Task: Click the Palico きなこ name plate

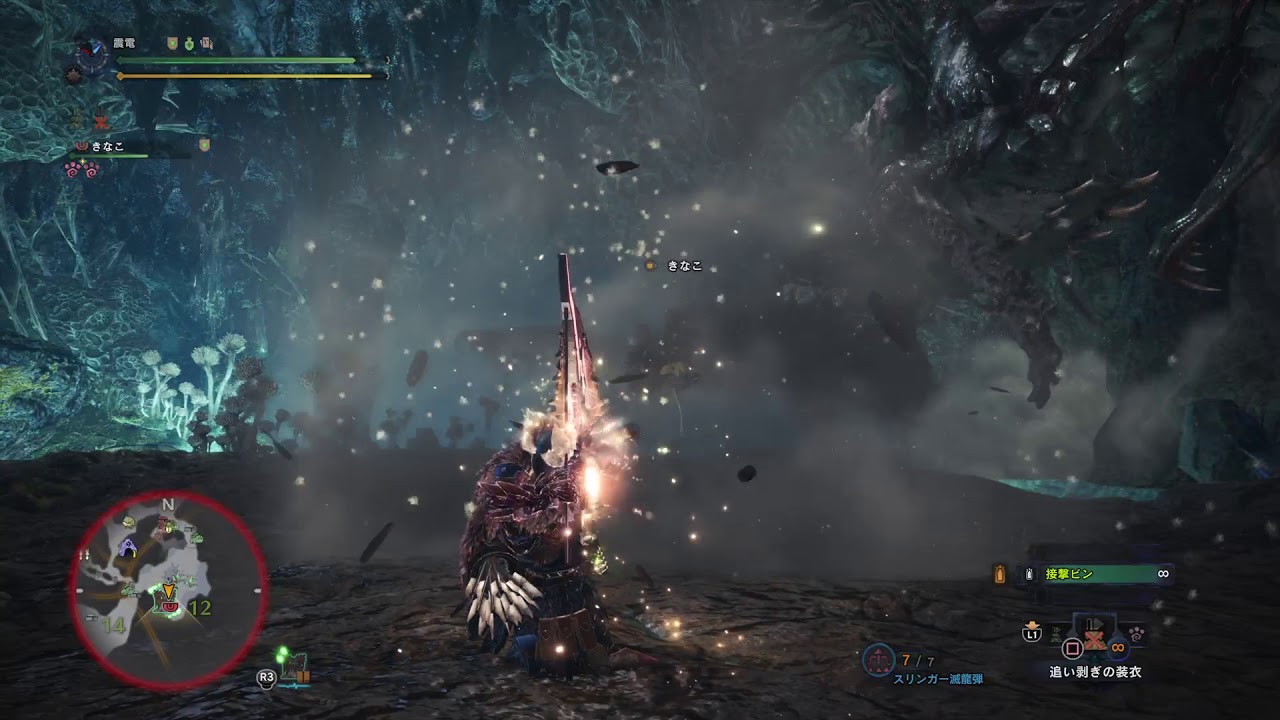Action: pos(684,266)
